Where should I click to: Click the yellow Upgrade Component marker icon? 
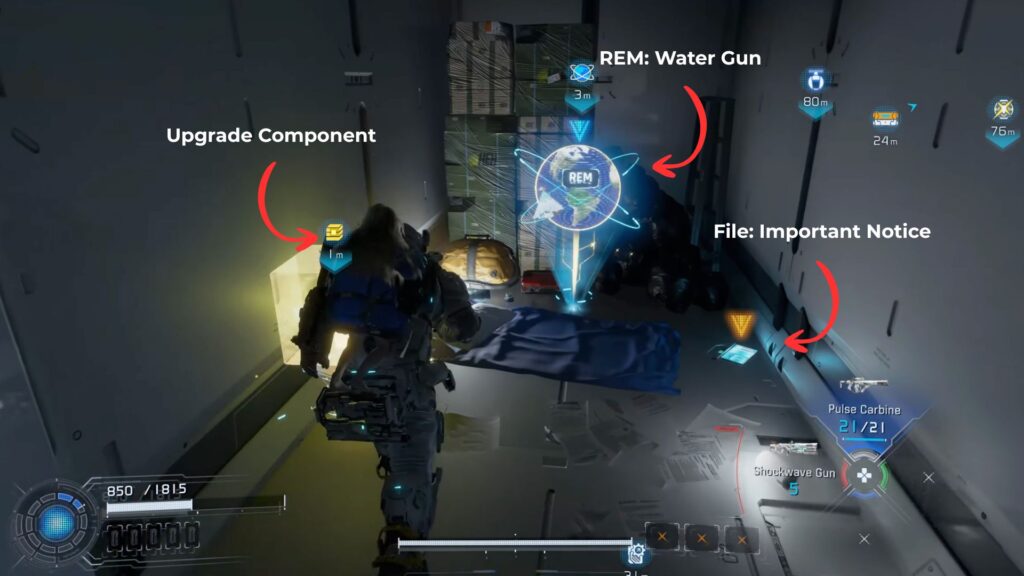click(x=335, y=232)
